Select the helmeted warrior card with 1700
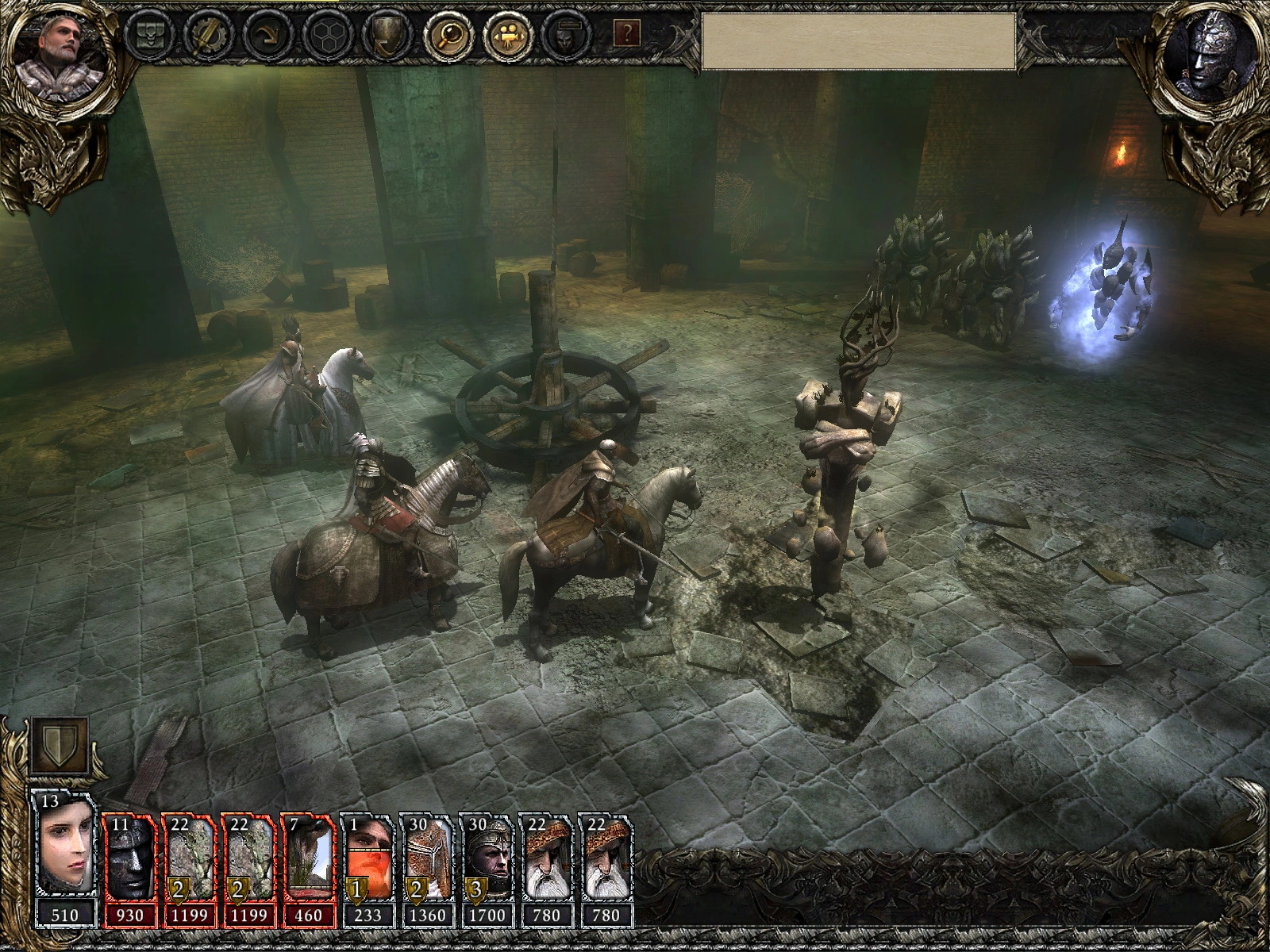Screen dimensions: 1270x952 (487, 857)
